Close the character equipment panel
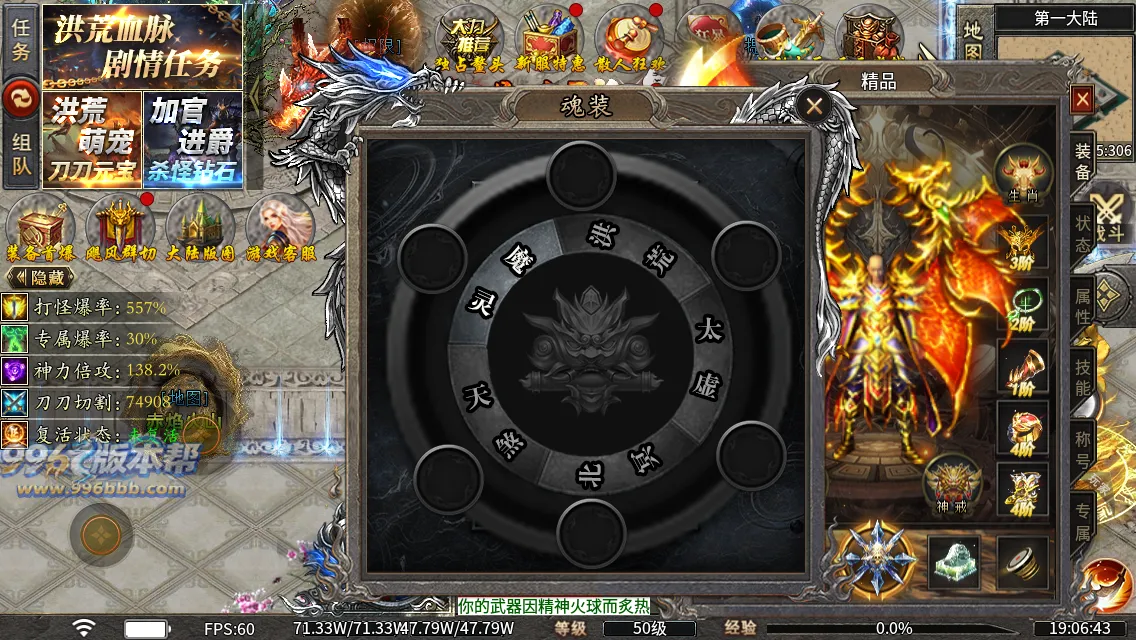This screenshot has height=640, width=1136. [x=1081, y=100]
